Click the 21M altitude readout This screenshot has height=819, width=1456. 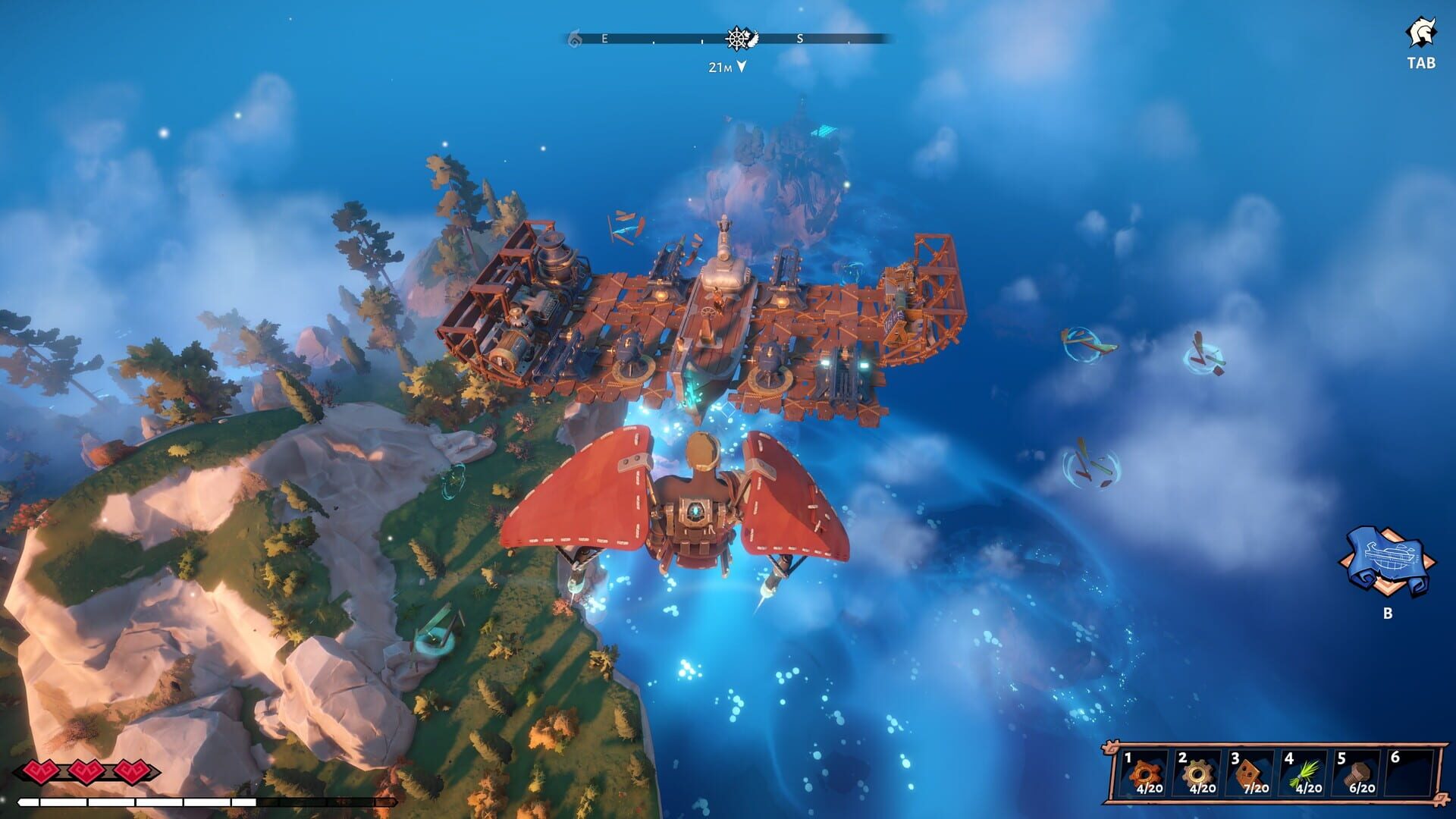(x=718, y=67)
